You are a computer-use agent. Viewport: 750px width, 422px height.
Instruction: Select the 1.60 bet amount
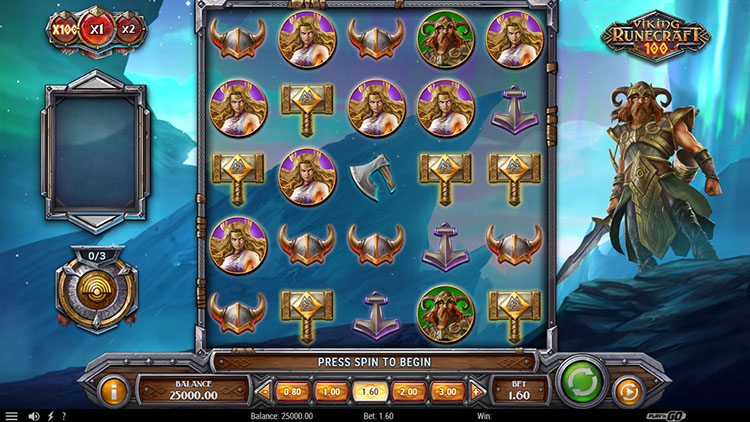click(x=369, y=391)
